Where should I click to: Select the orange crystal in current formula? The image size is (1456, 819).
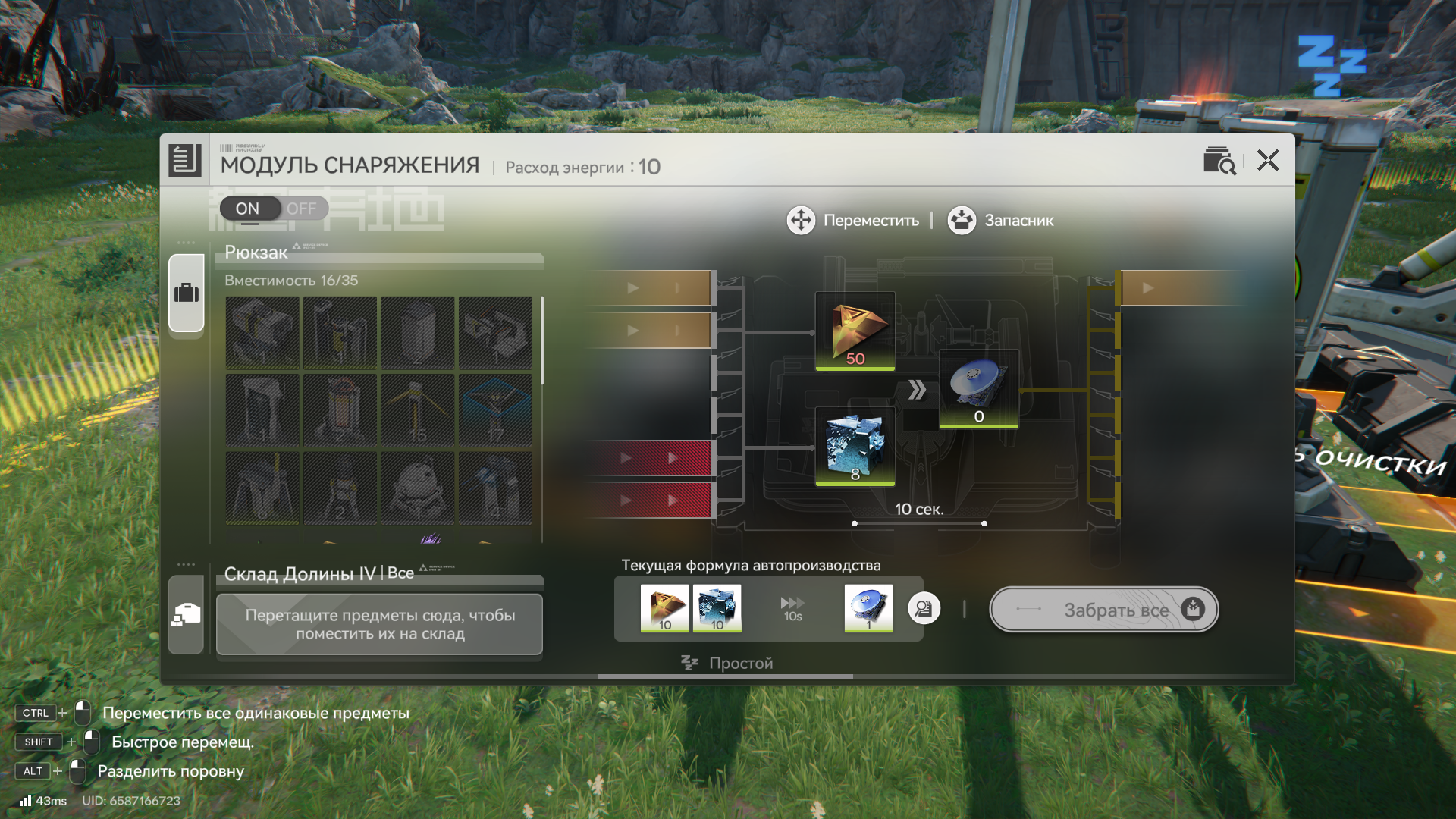(x=664, y=608)
